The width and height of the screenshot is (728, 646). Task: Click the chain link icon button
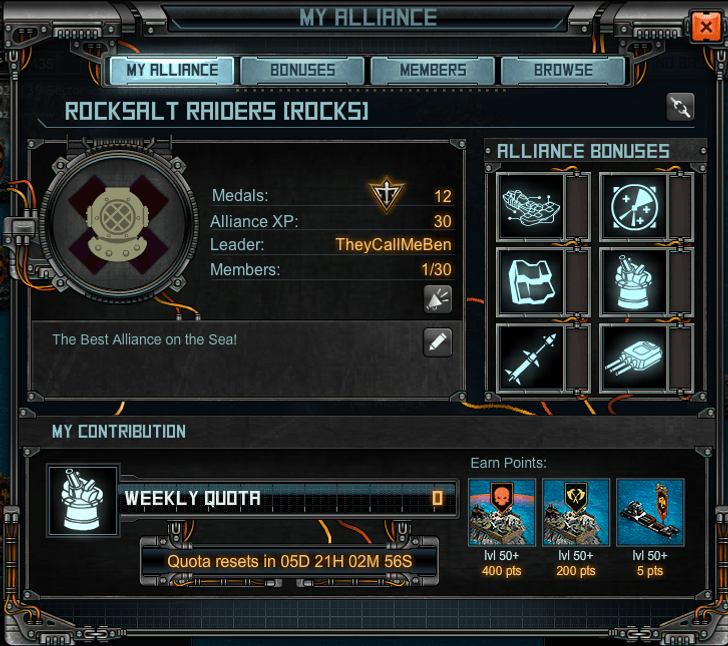680,107
